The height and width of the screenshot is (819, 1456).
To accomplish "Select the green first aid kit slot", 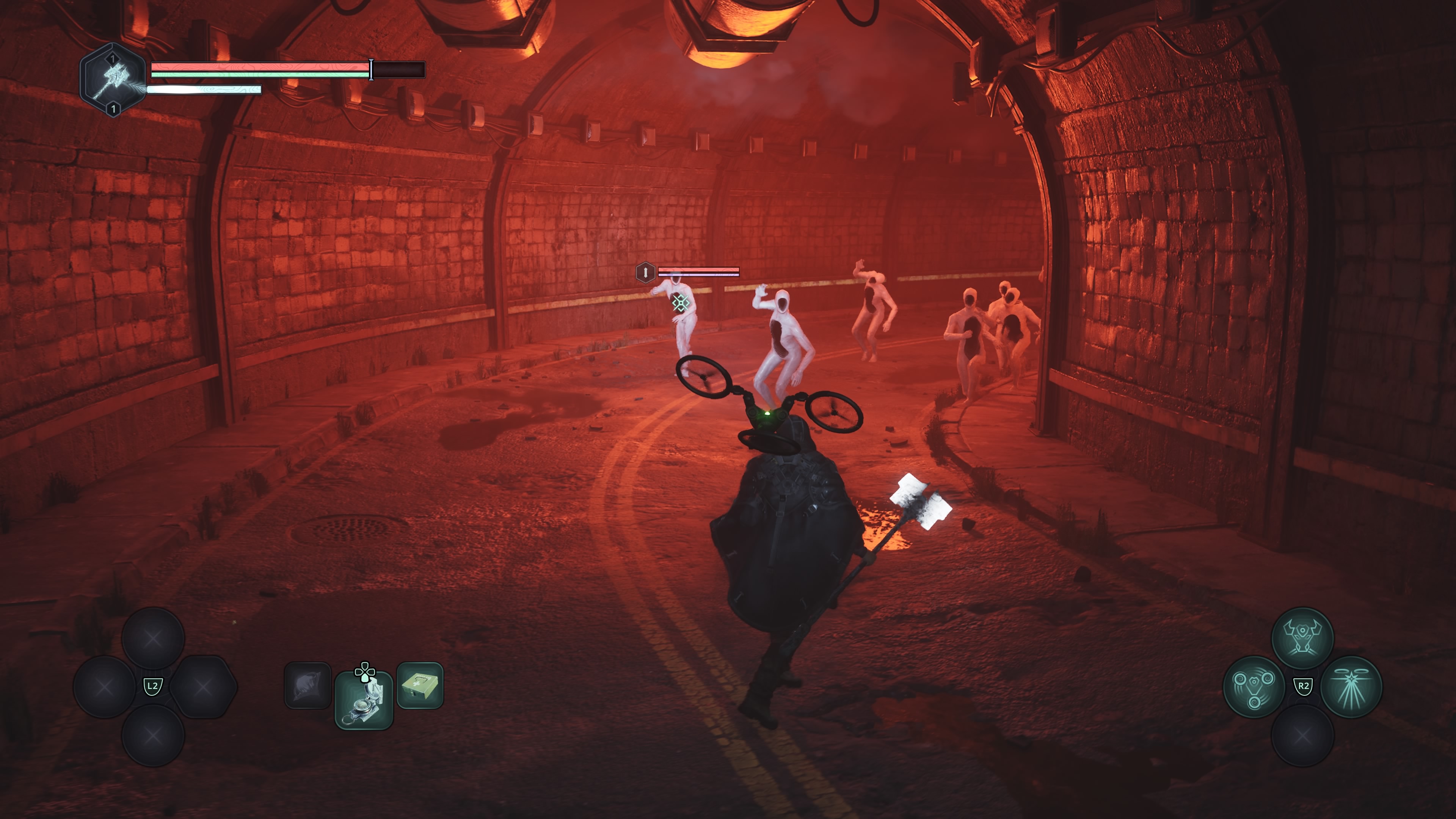I will (420, 685).
